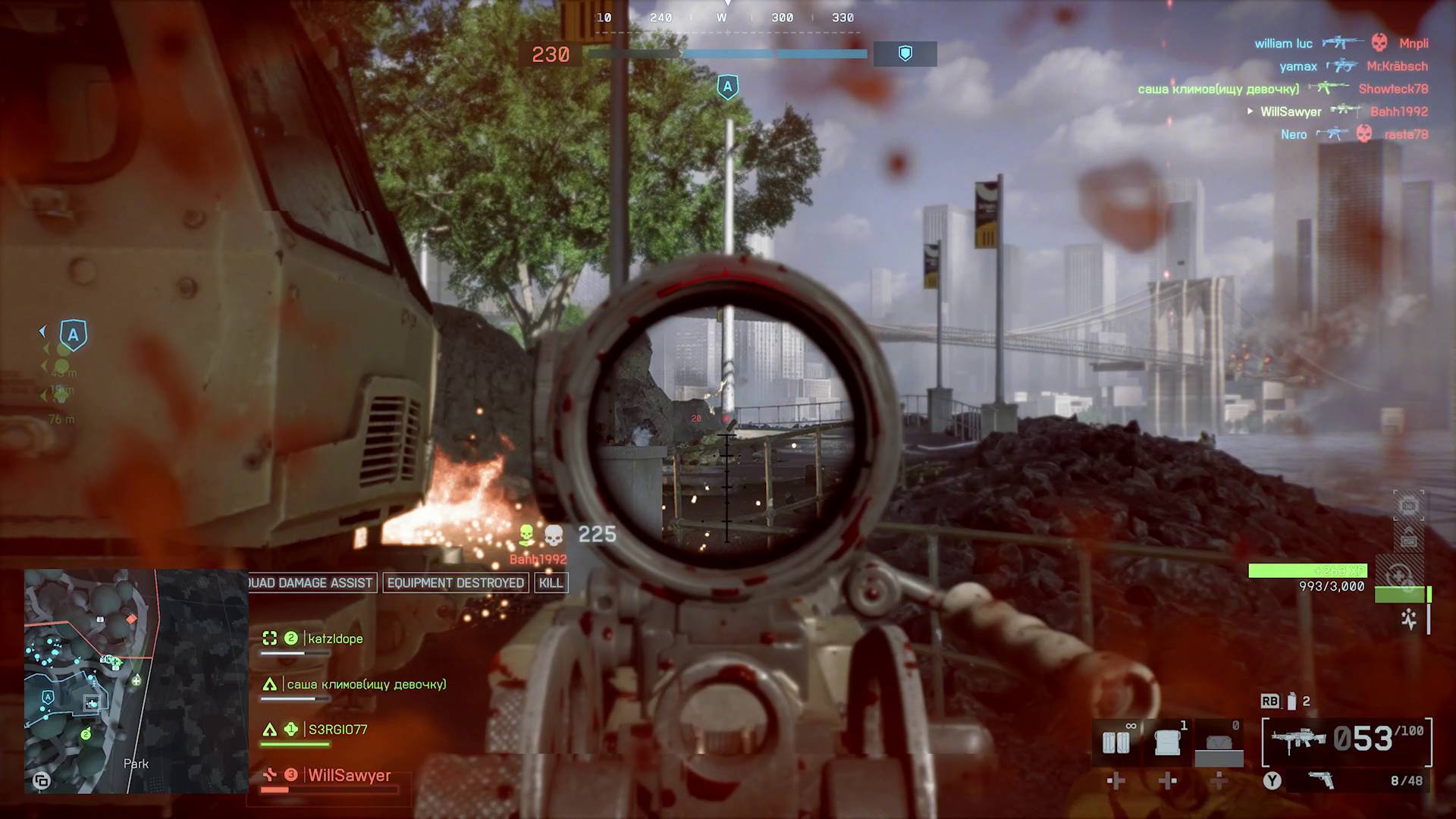1456x819 pixels.
Task: Expand WillSawyer's killfeed entry via its arrow
Action: 1250,111
